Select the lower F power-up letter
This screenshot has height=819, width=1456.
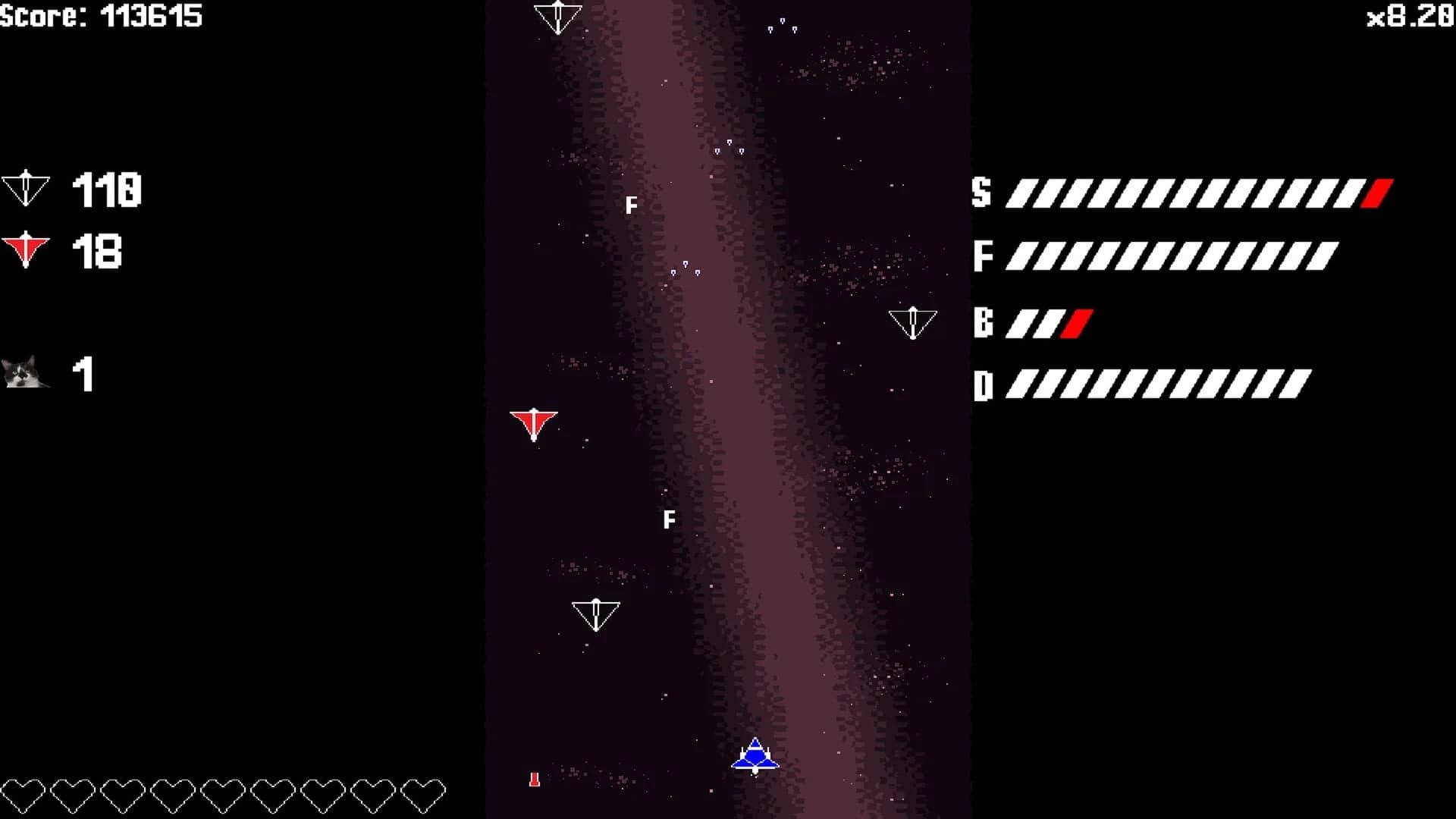(669, 519)
